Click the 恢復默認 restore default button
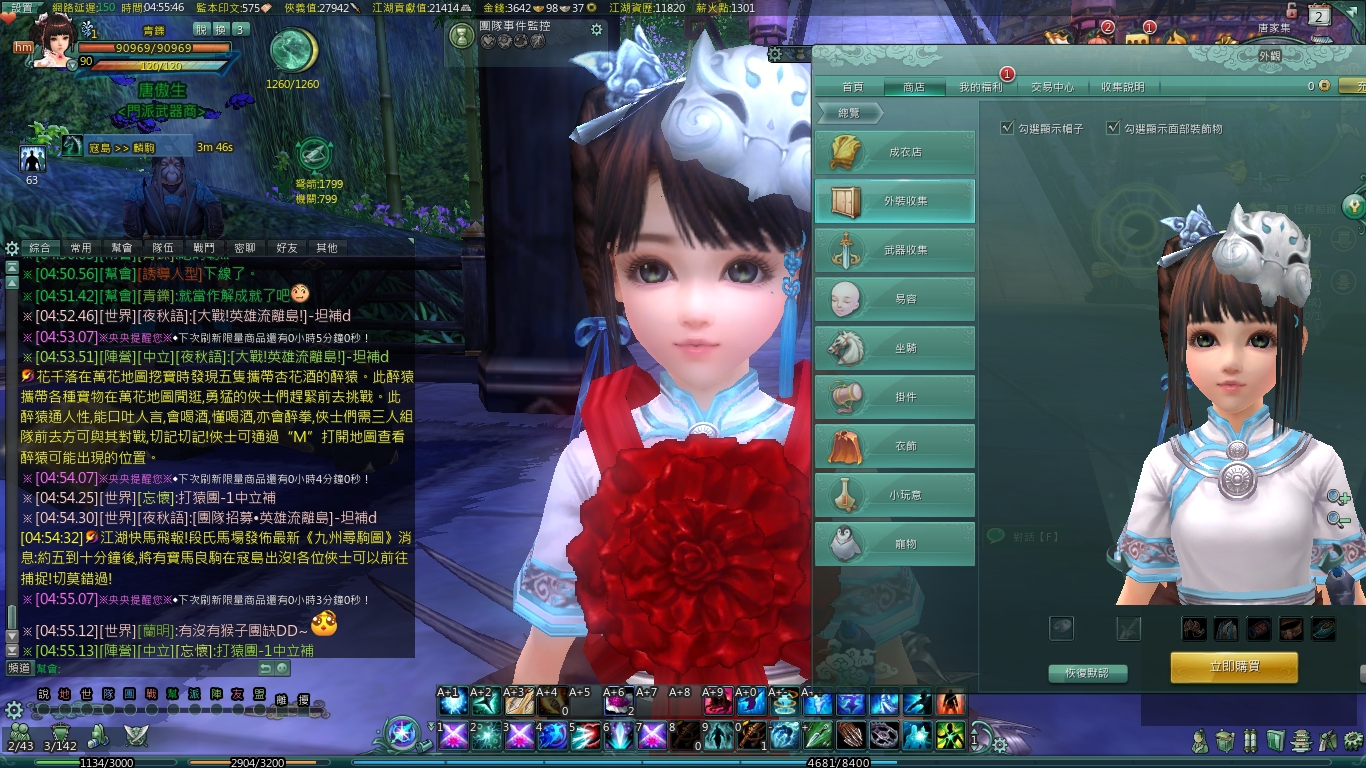1366x768 pixels. click(x=1087, y=673)
